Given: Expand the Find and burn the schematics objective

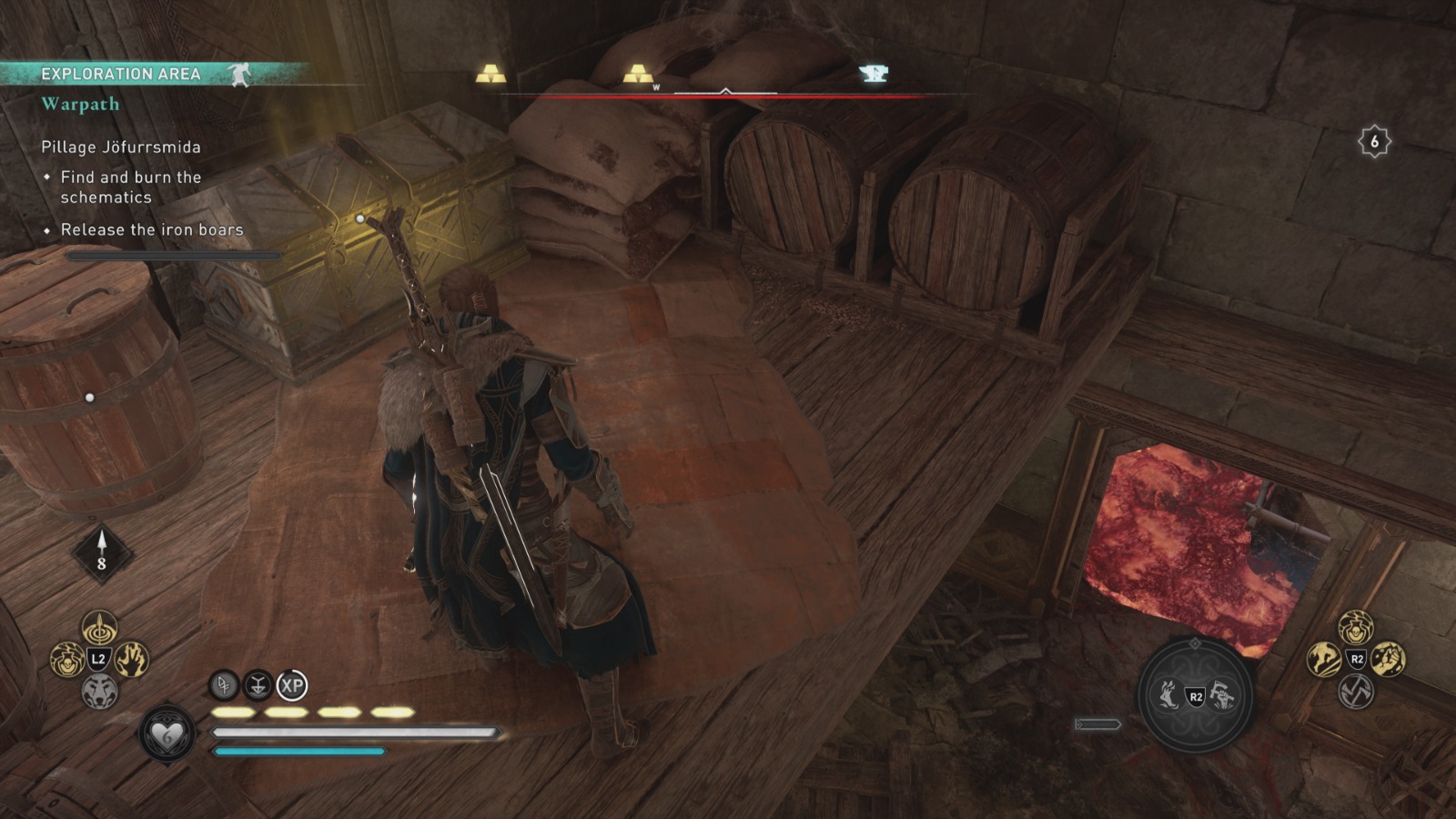Looking at the screenshot, I should (132, 187).
